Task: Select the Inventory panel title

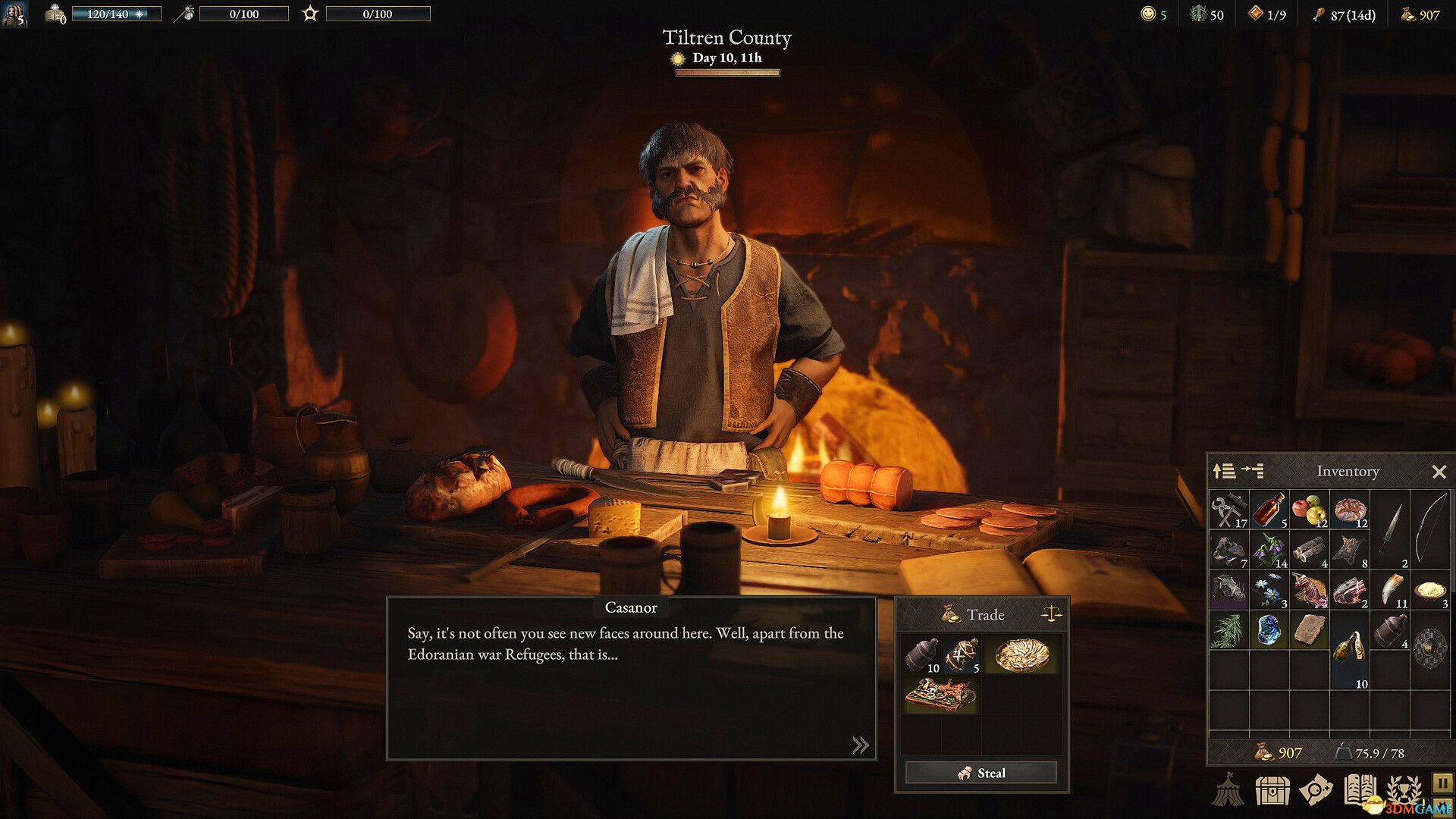Action: [1348, 471]
